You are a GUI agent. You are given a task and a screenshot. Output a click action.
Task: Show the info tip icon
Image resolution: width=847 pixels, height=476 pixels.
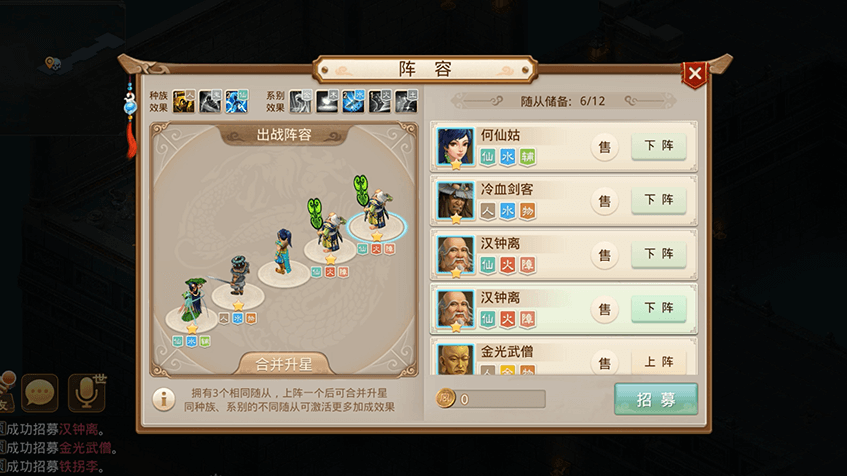click(x=164, y=398)
